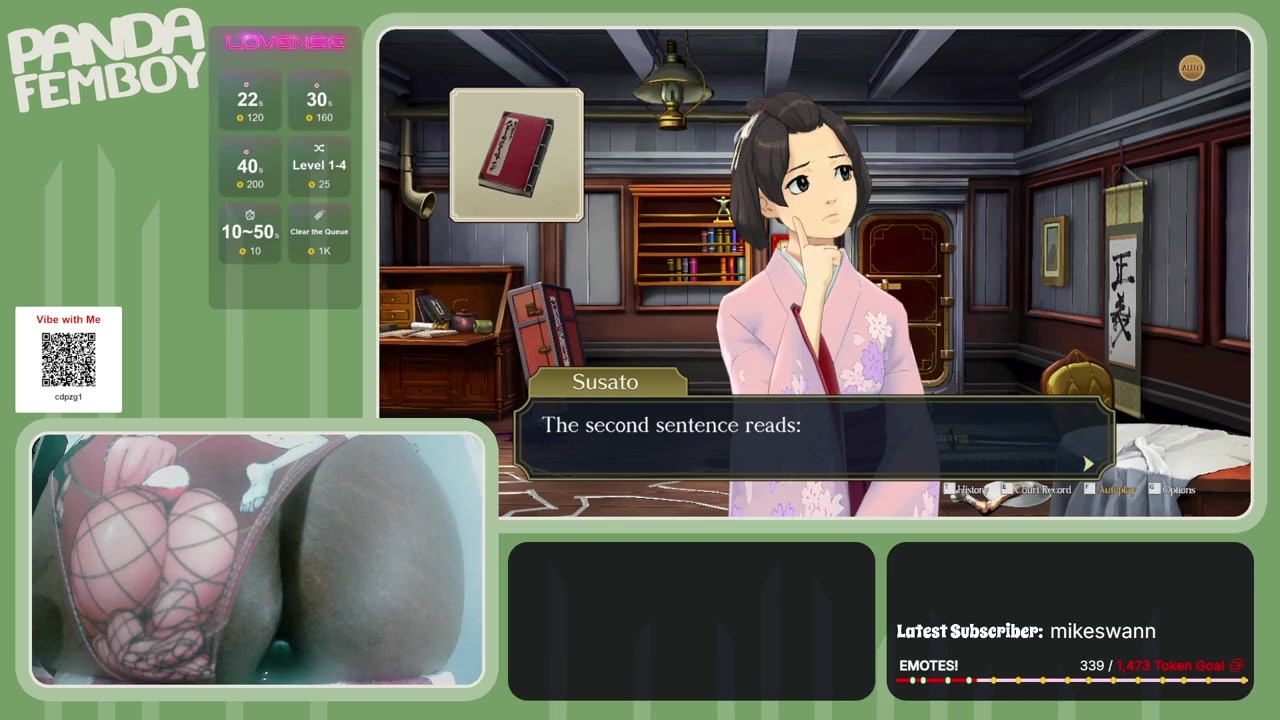
Task: Open the Court Record
Action: point(1038,490)
